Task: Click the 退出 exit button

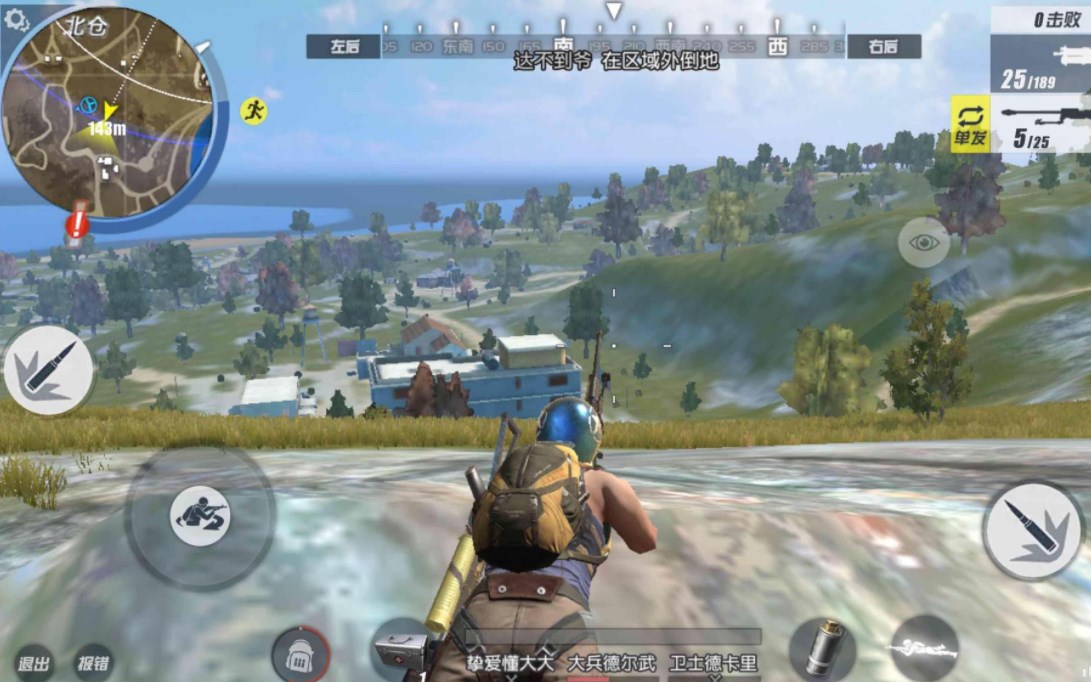Action: pyautogui.click(x=34, y=663)
